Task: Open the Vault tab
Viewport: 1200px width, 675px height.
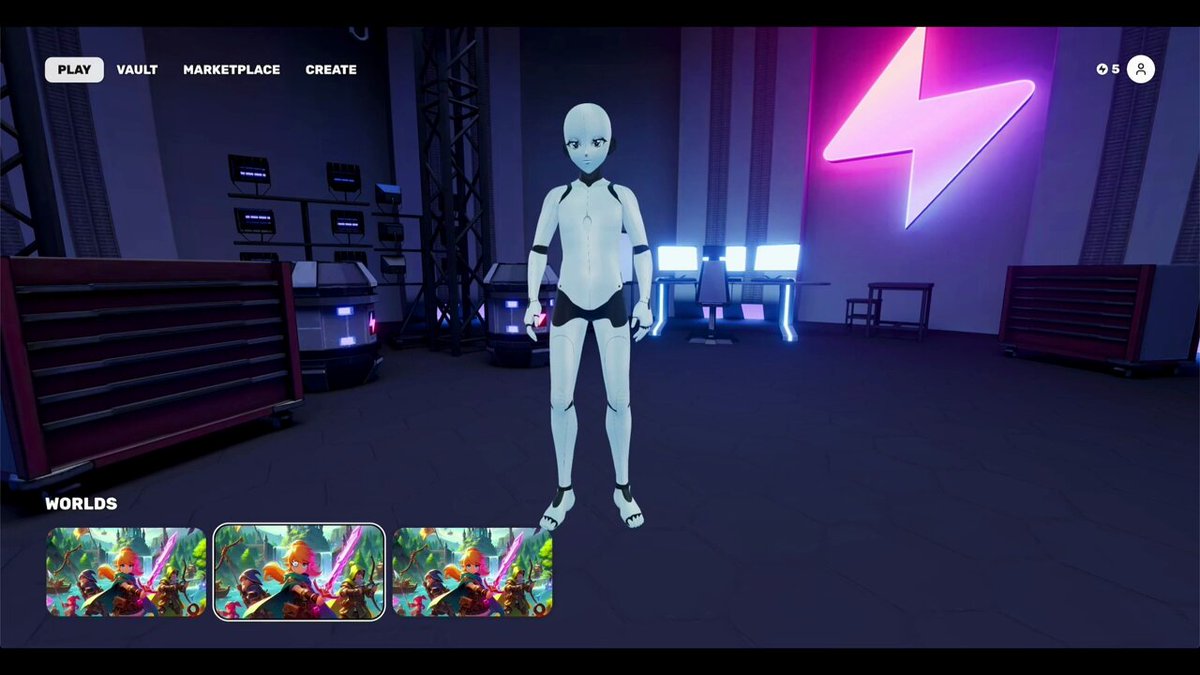Action: 137,70
